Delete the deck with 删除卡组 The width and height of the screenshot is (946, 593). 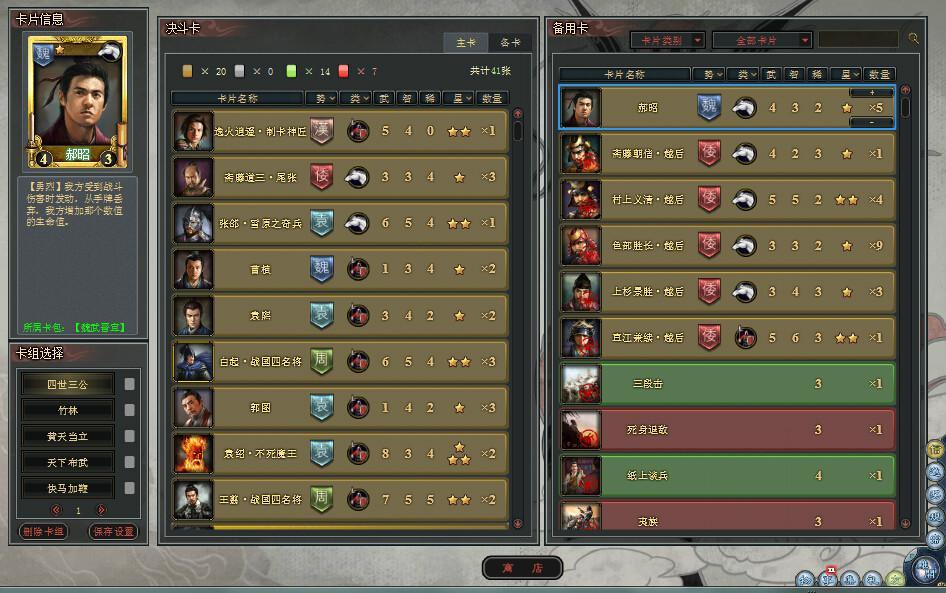tap(43, 532)
